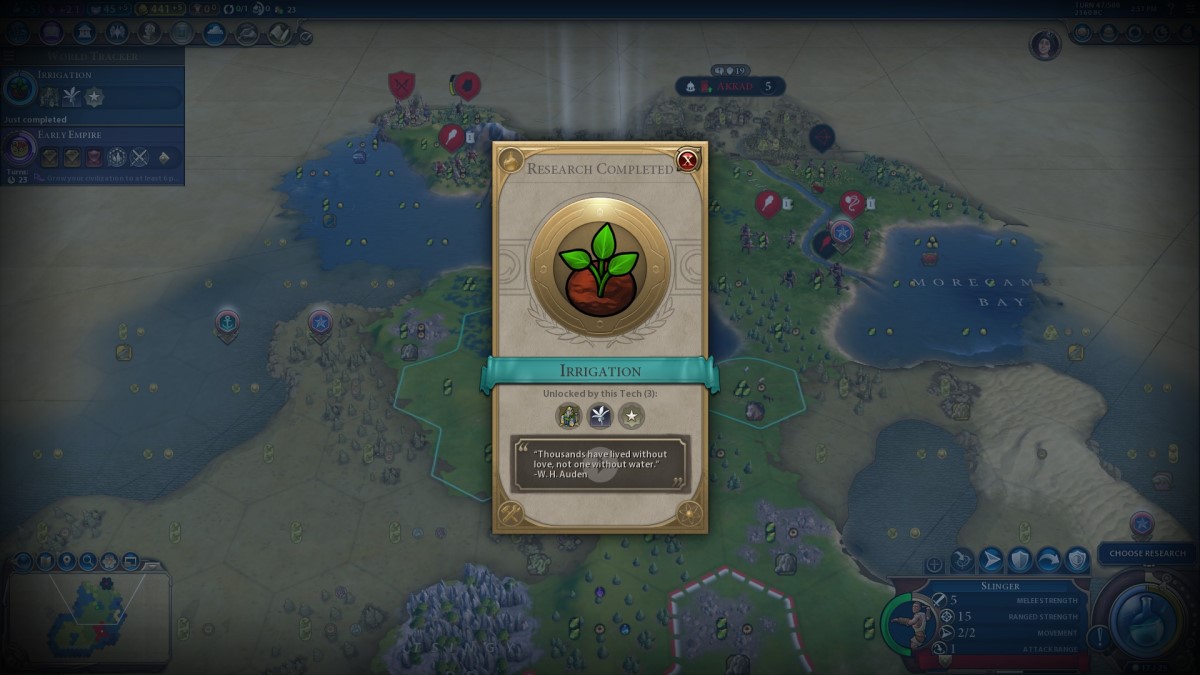
Task: Open the map pin placement tool
Action: [67, 561]
